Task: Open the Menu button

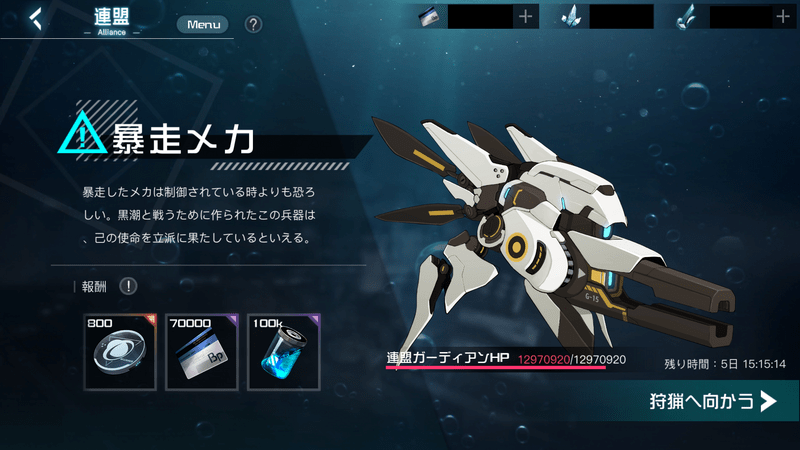Action: tap(202, 24)
